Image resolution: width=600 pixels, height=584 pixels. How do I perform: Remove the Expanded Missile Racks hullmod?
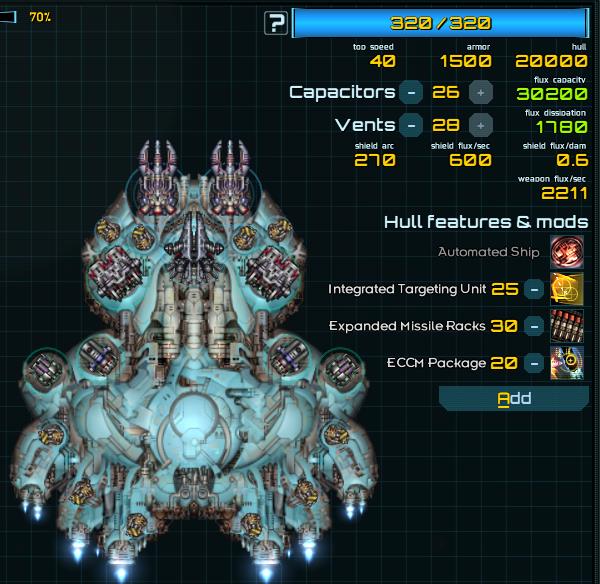tap(535, 326)
